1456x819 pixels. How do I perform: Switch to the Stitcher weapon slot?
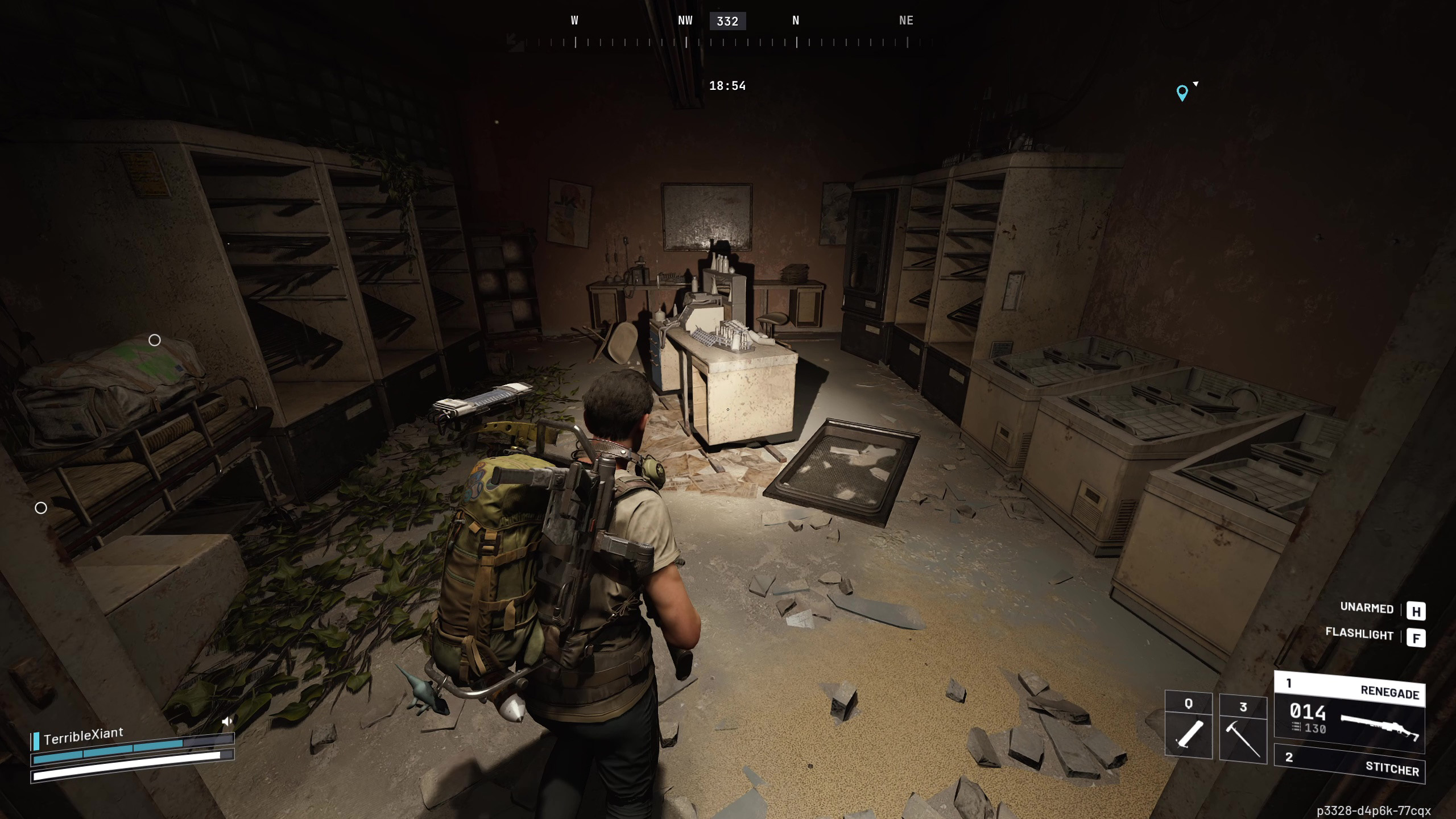pos(1349,763)
